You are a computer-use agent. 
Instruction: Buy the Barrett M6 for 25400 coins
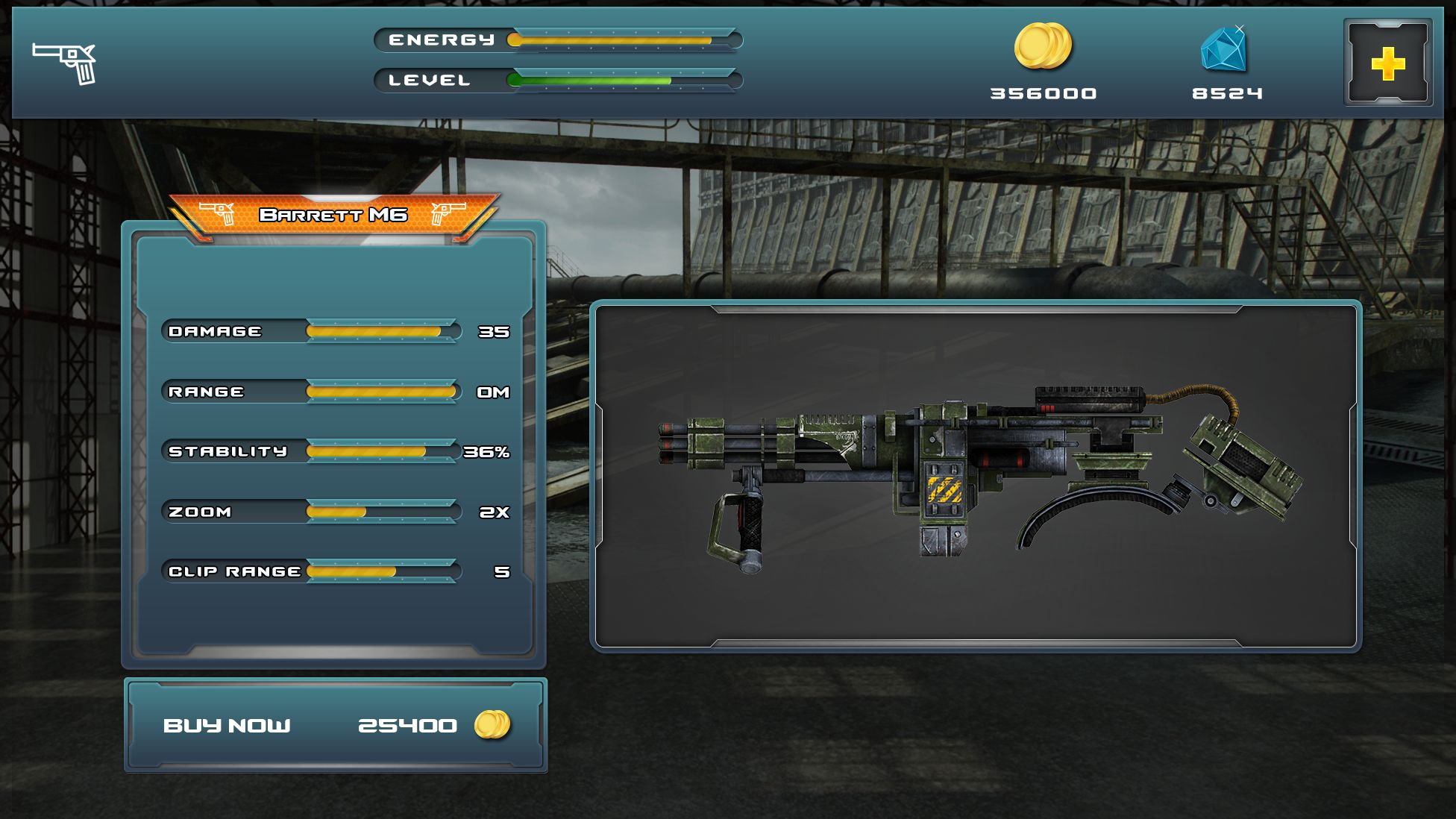pos(335,725)
